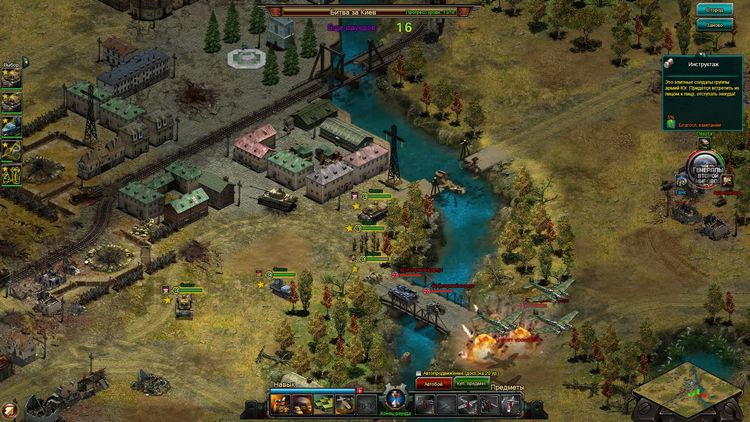
Task: Select the blue vehicle unit portrait
Action: [x=11, y=127]
